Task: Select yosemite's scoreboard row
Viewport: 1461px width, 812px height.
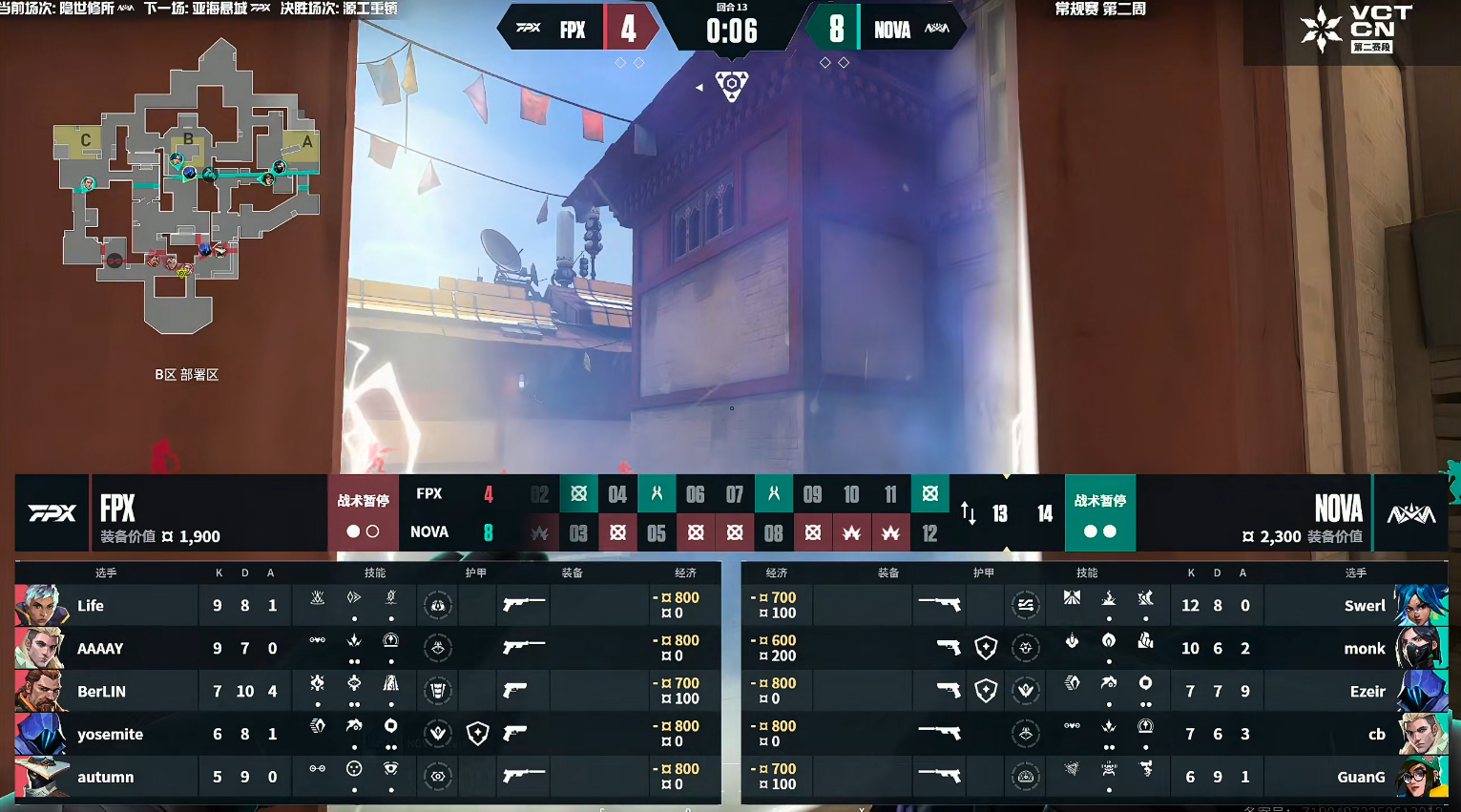Action: point(367,734)
